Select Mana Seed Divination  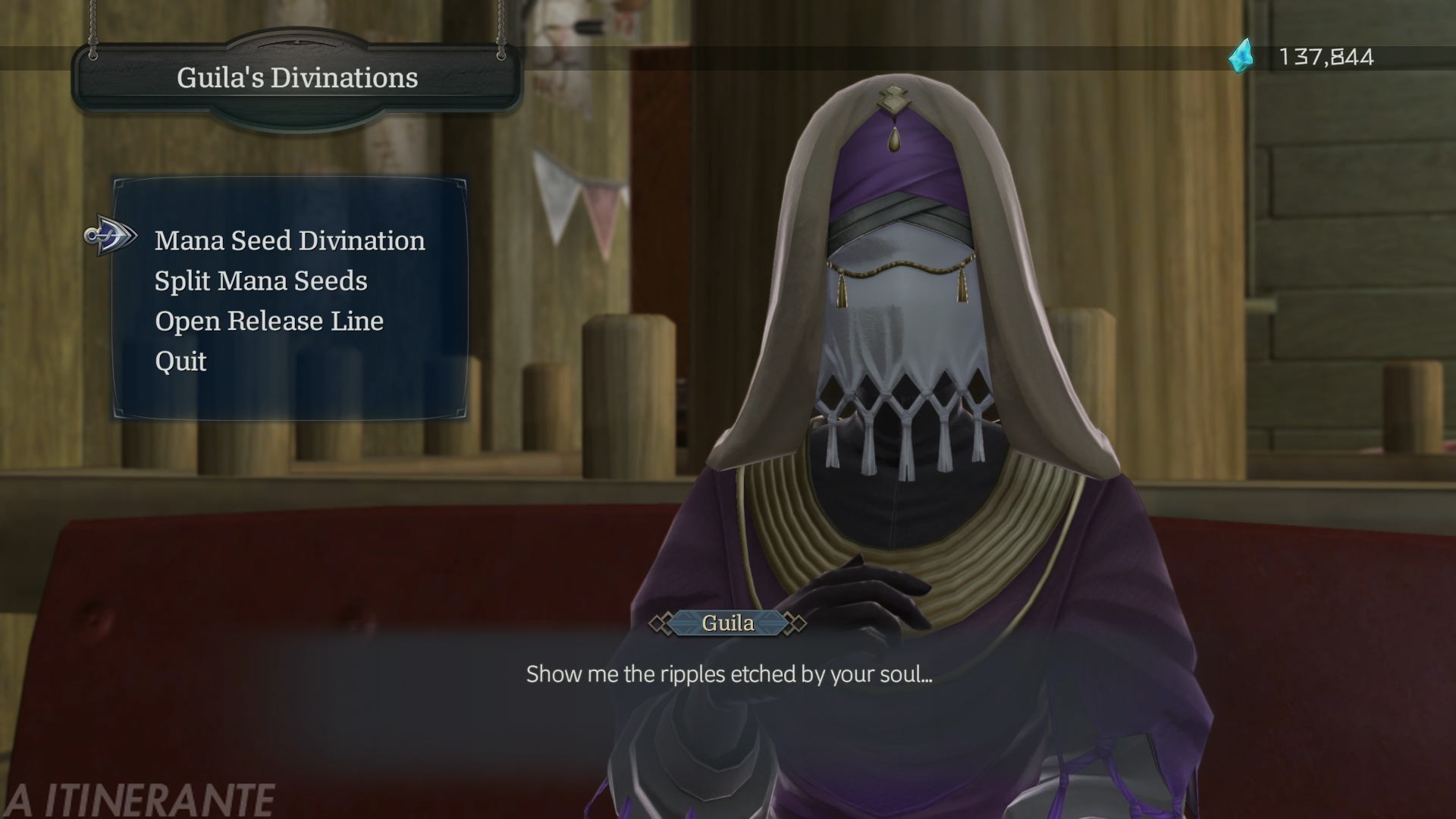point(290,240)
